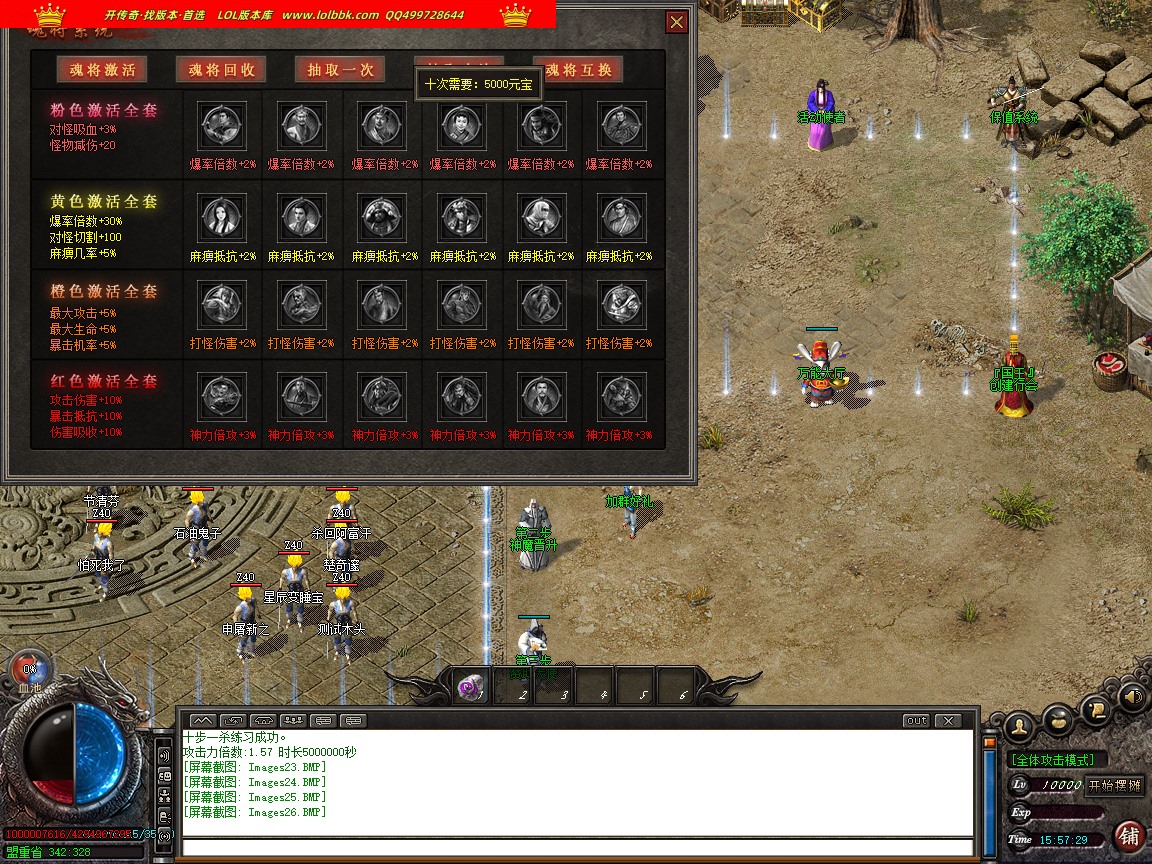This screenshot has height=864, width=1152.
Task: Open 魂将回收 soul general recycling
Action: pos(221,69)
